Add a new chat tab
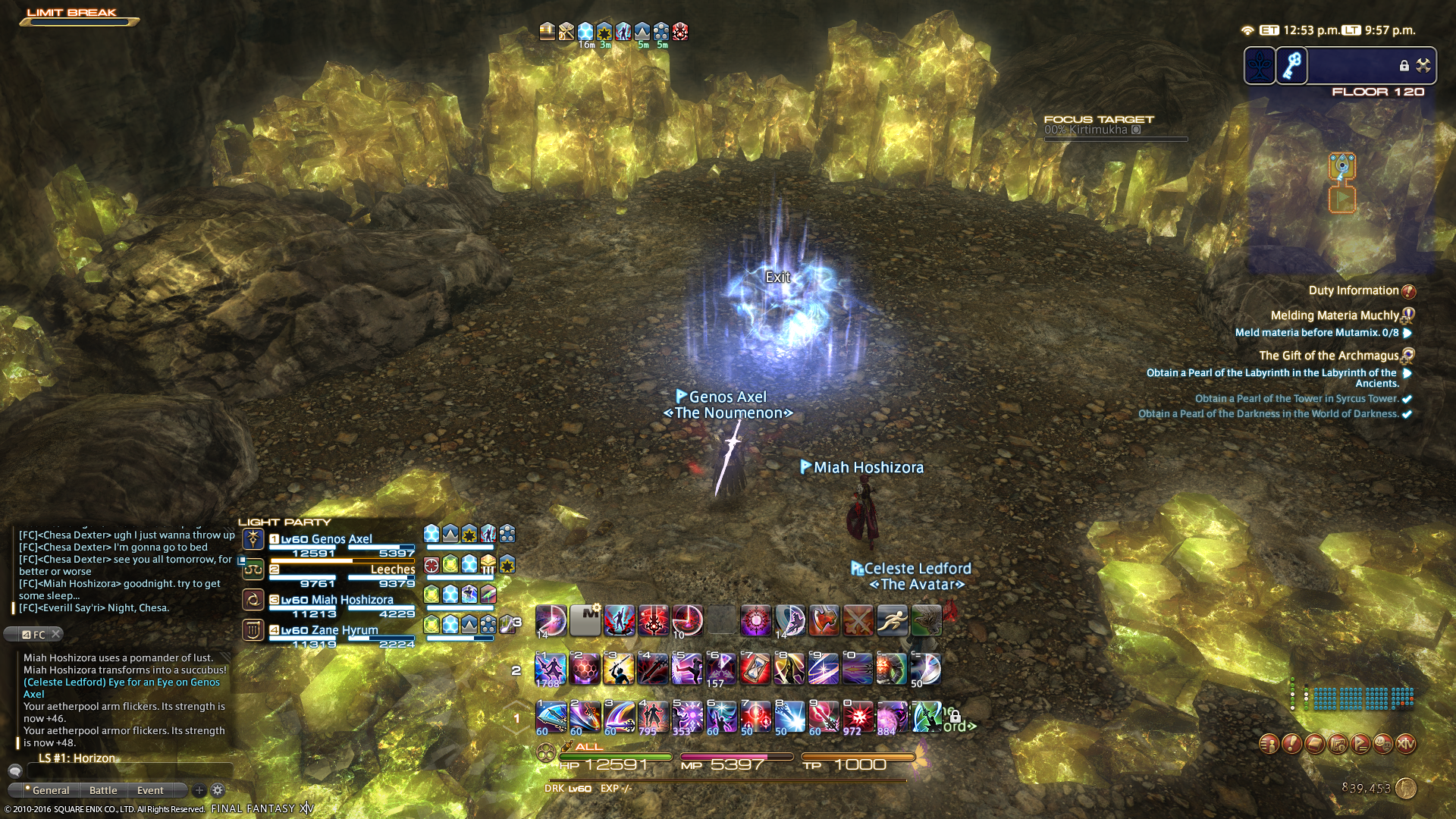 click(x=199, y=790)
